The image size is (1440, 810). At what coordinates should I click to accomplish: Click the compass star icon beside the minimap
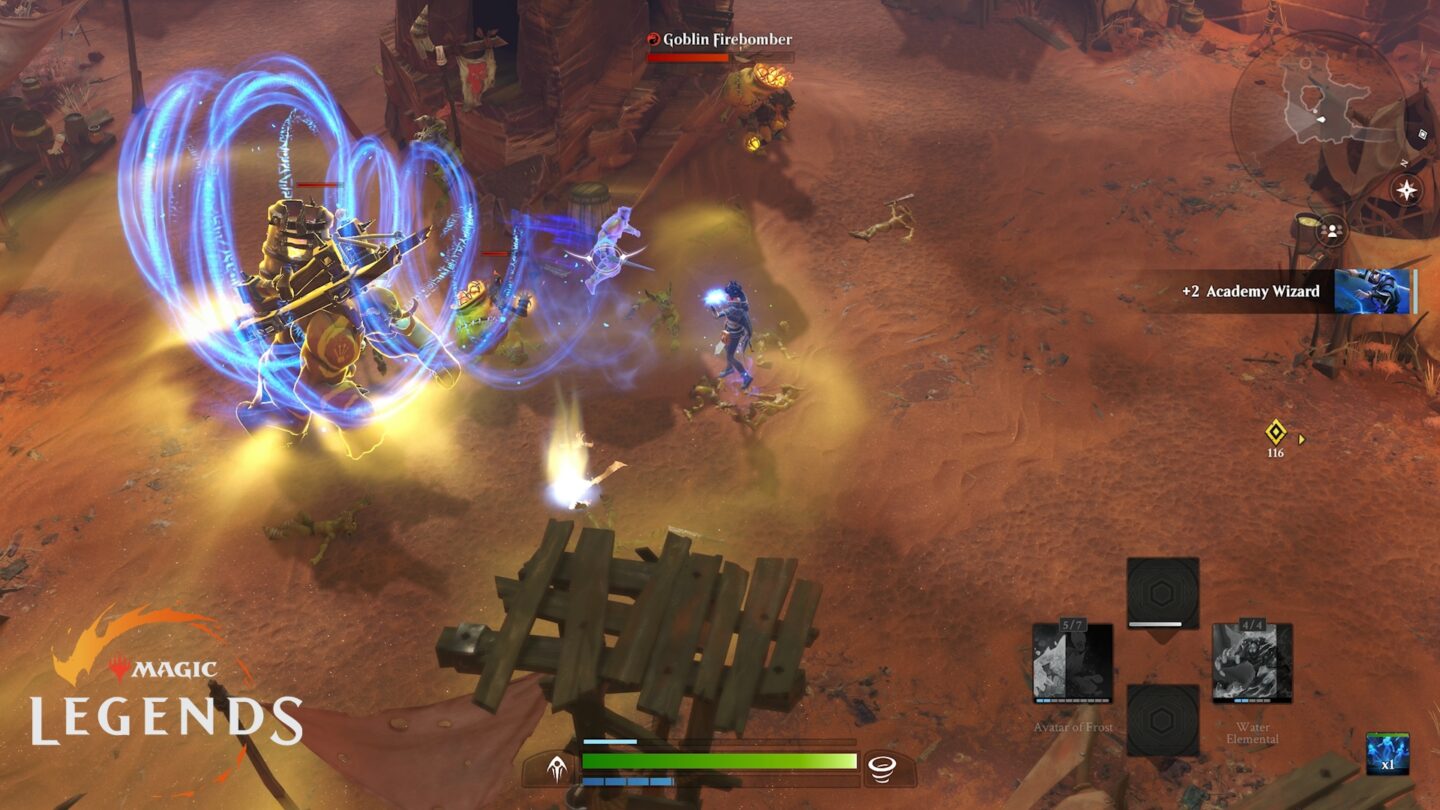coord(1406,188)
